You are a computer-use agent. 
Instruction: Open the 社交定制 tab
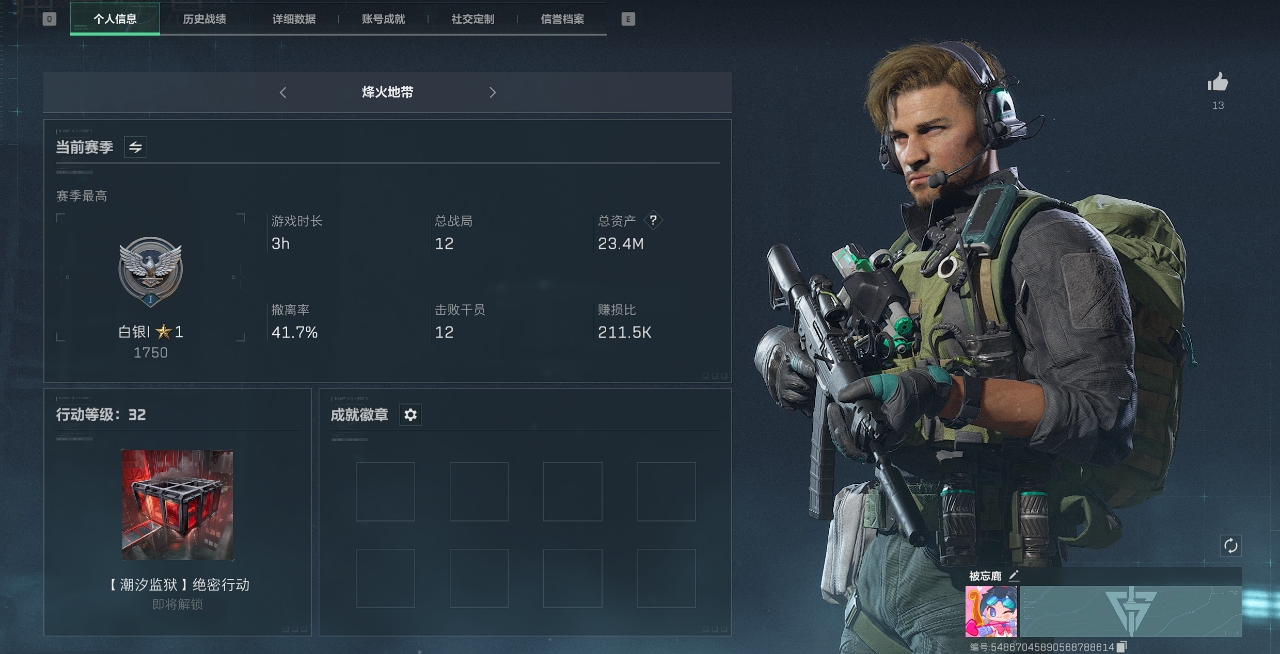472,19
